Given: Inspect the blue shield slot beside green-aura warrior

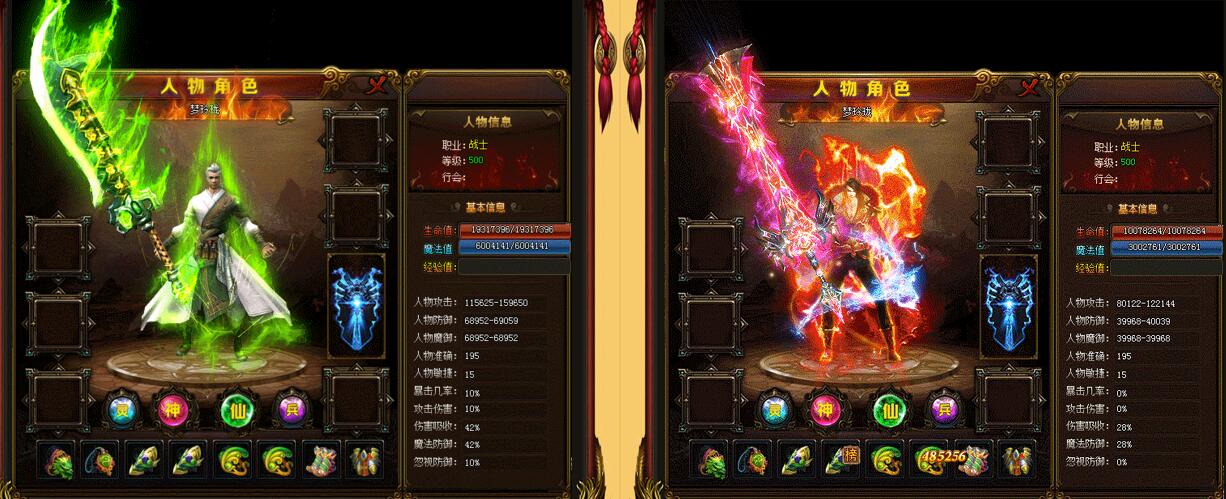Looking at the screenshot, I should [356, 305].
